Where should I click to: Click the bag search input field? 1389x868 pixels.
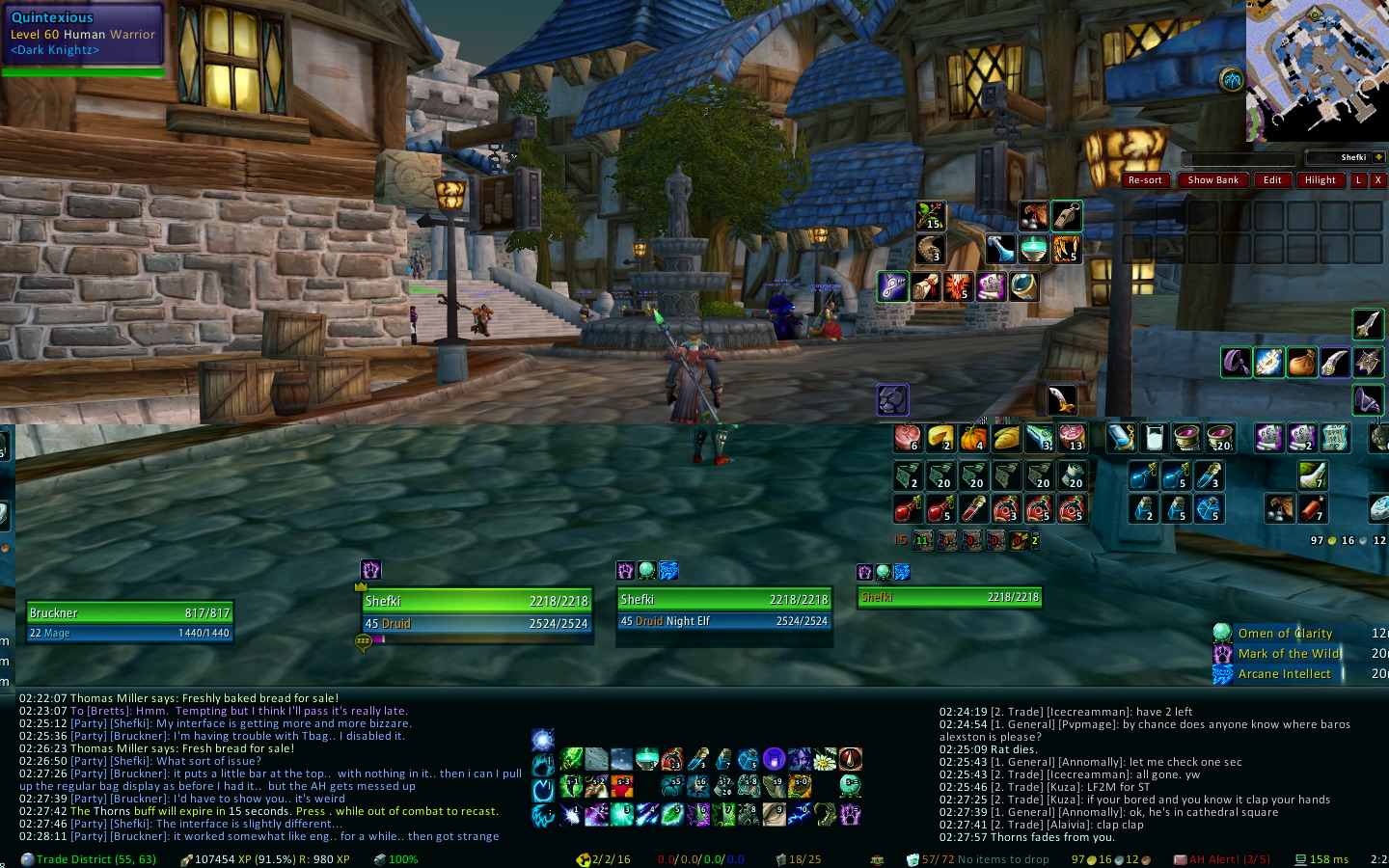1239,158
